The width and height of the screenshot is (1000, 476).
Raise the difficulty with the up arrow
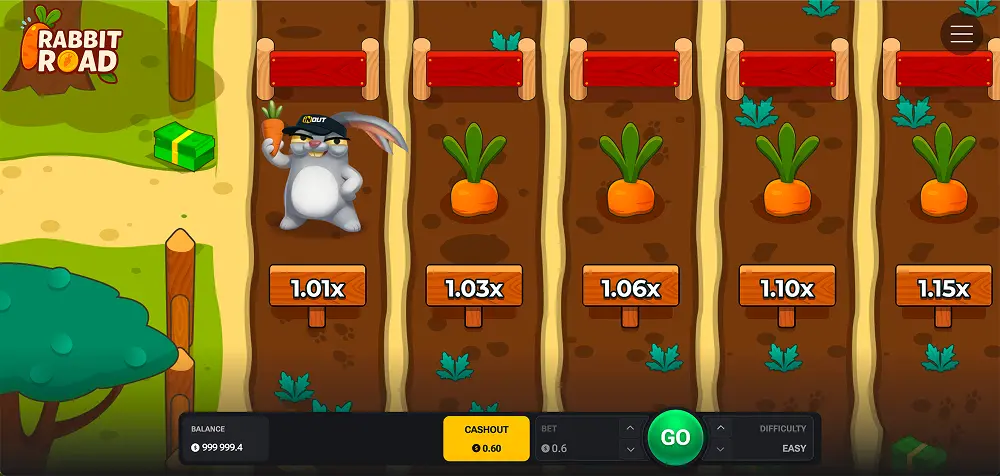pyautogui.click(x=721, y=428)
